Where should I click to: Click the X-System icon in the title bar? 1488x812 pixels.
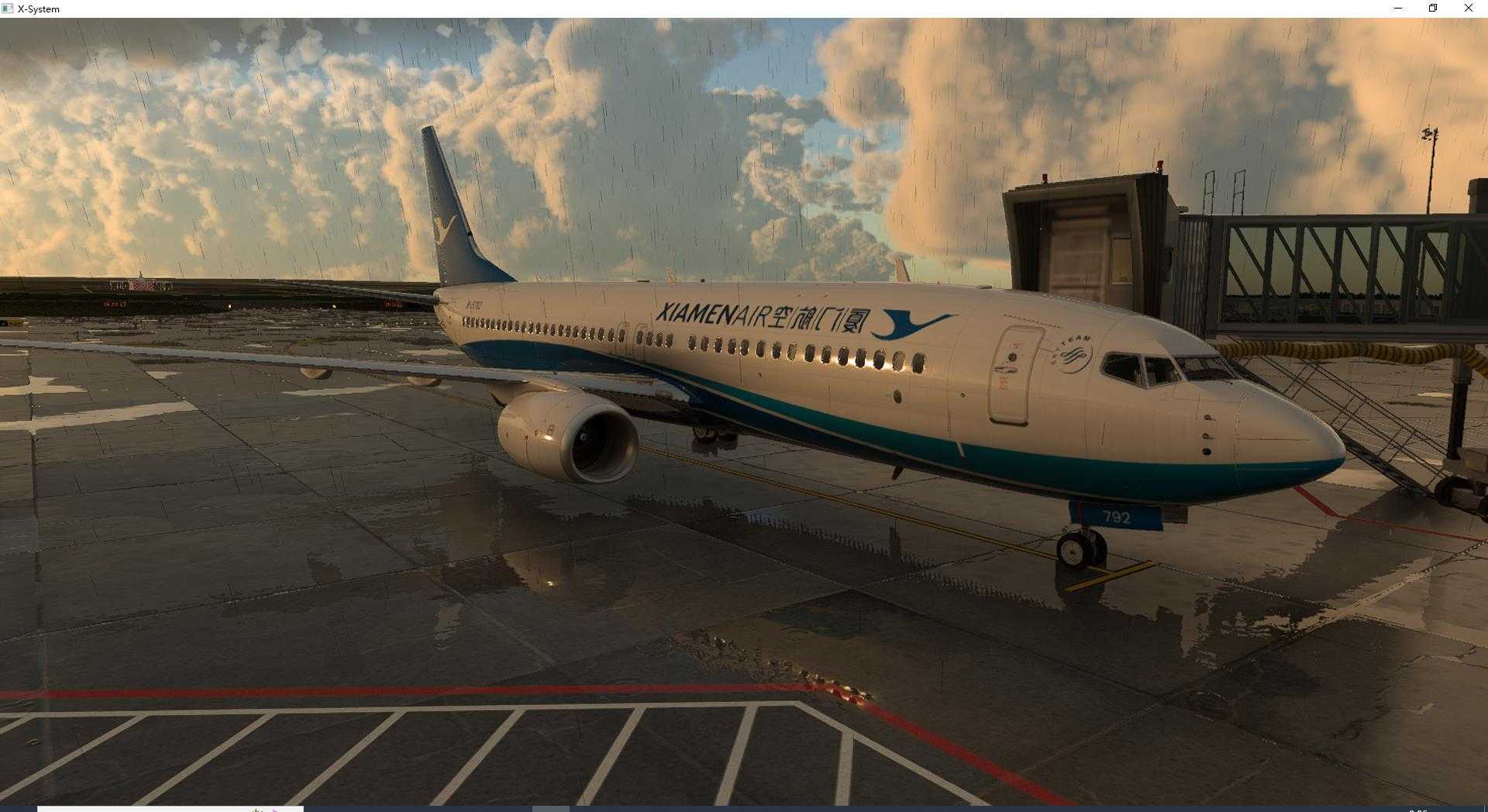pos(6,9)
